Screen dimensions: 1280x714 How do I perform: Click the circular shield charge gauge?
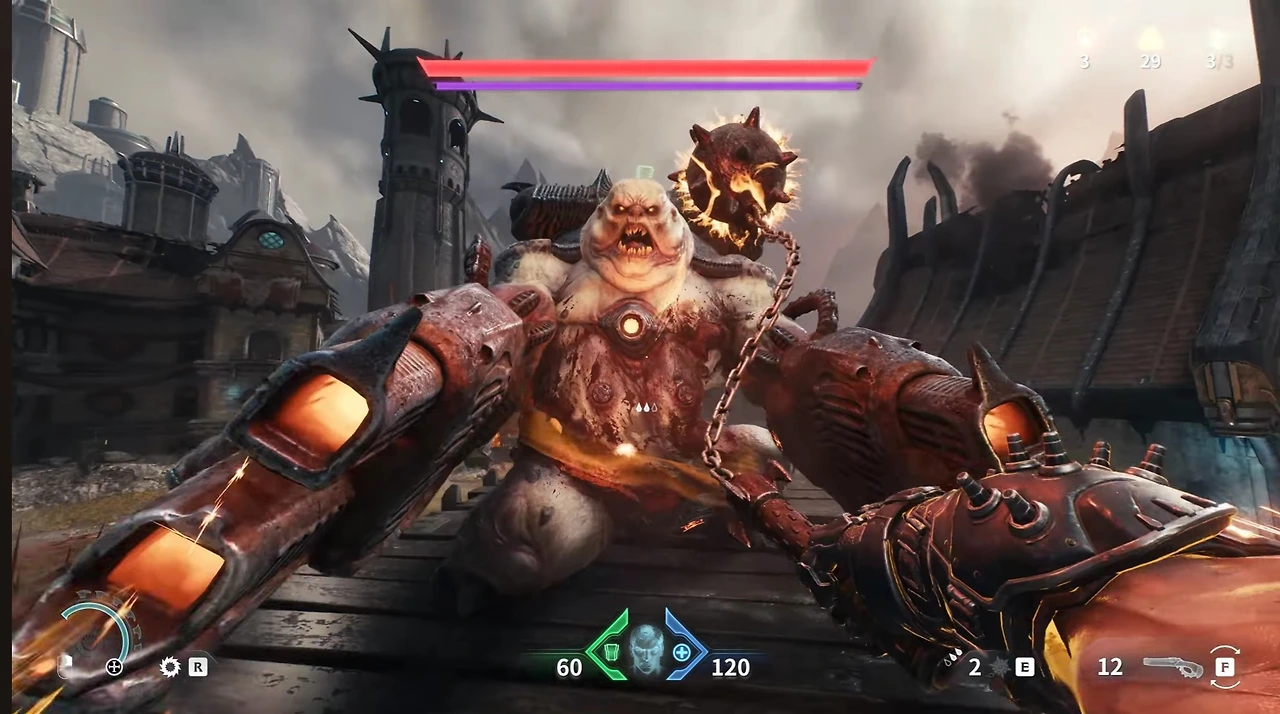95,632
